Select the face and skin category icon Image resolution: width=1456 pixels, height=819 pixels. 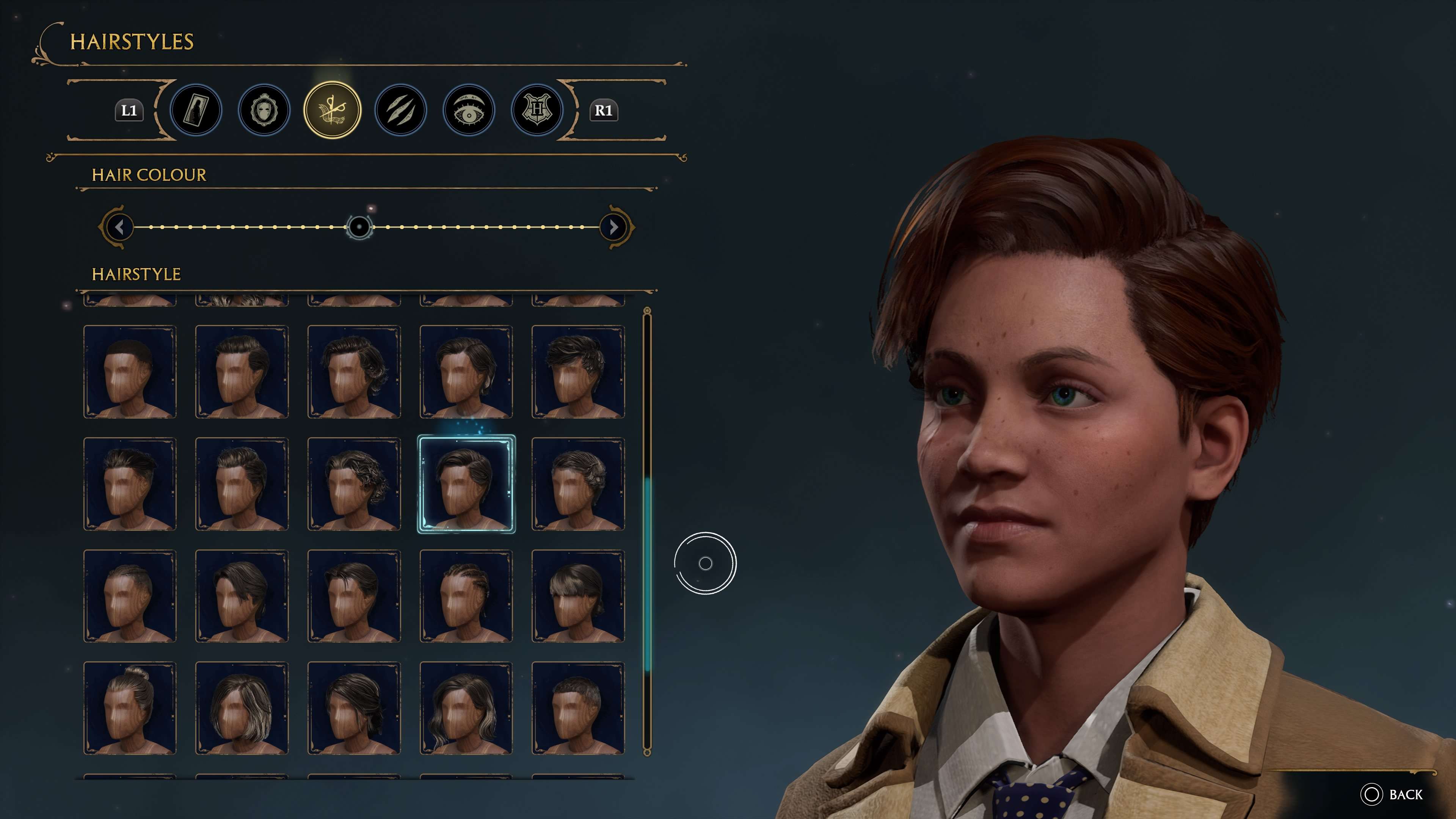(x=264, y=111)
